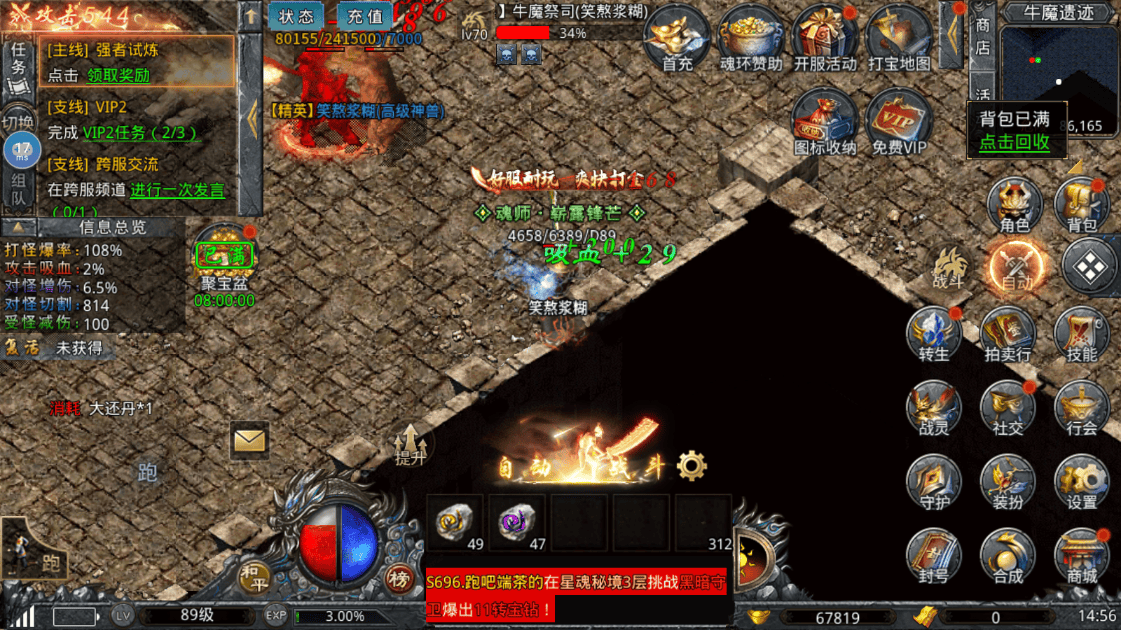
Task: Open the 角色 character sheet
Action: [1015, 205]
